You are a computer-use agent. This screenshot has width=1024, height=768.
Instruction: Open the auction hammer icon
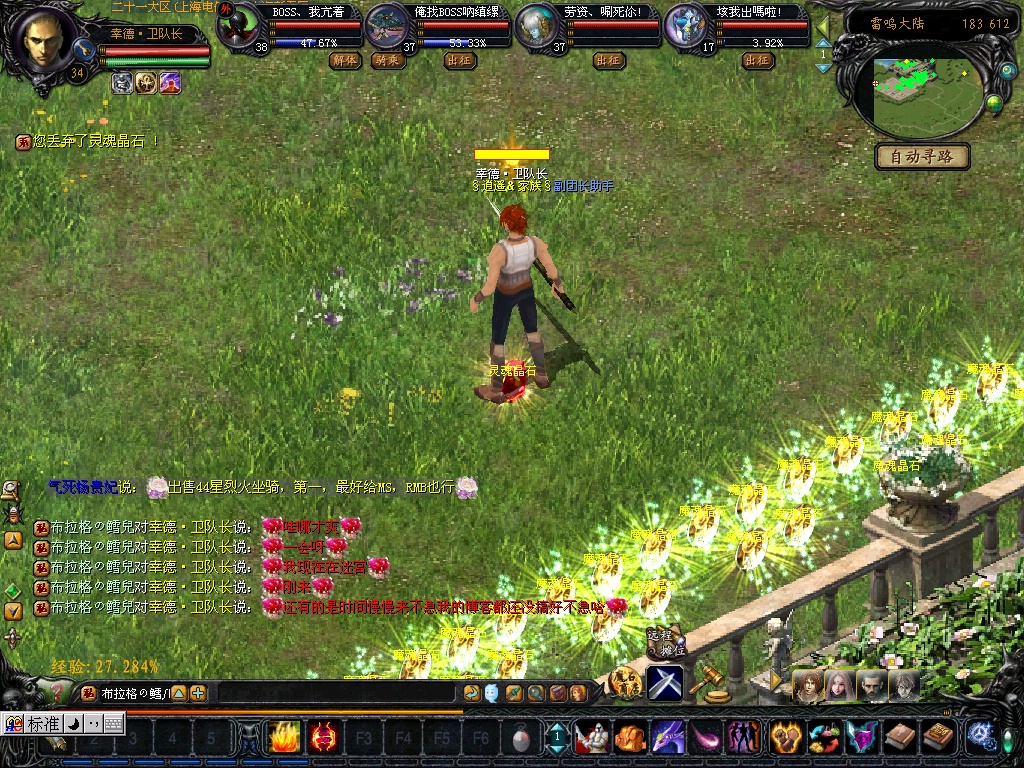710,682
